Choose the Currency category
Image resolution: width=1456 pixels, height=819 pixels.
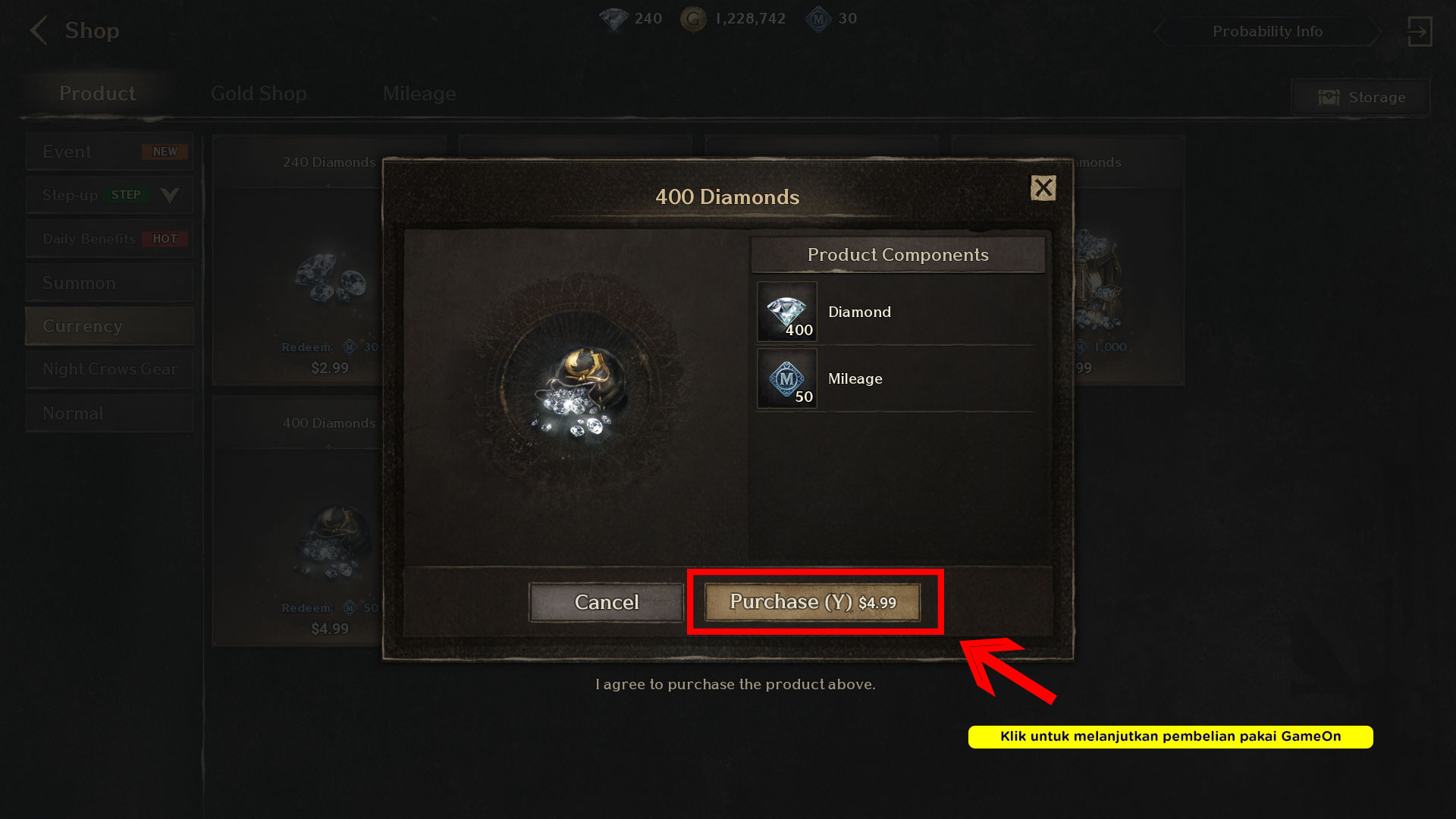click(x=109, y=326)
